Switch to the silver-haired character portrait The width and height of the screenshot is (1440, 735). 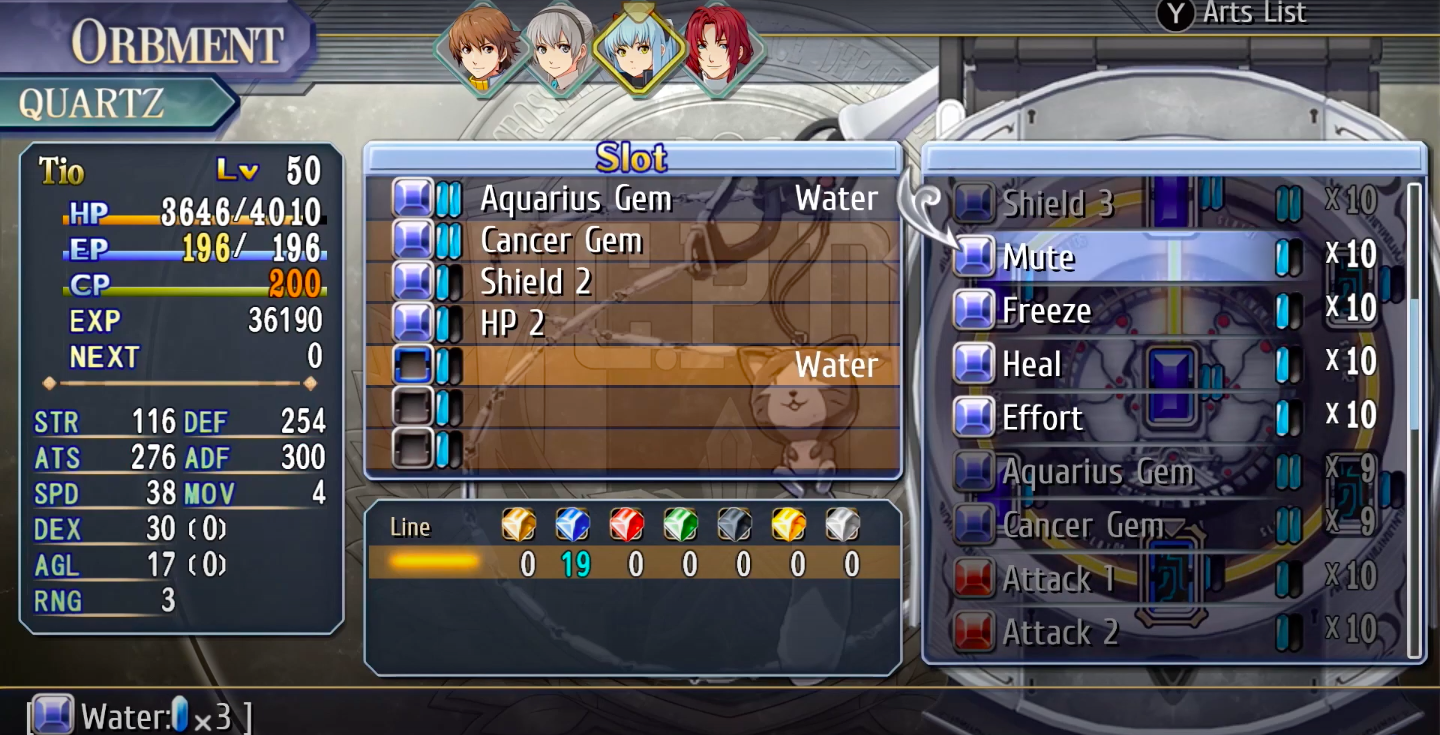point(560,49)
